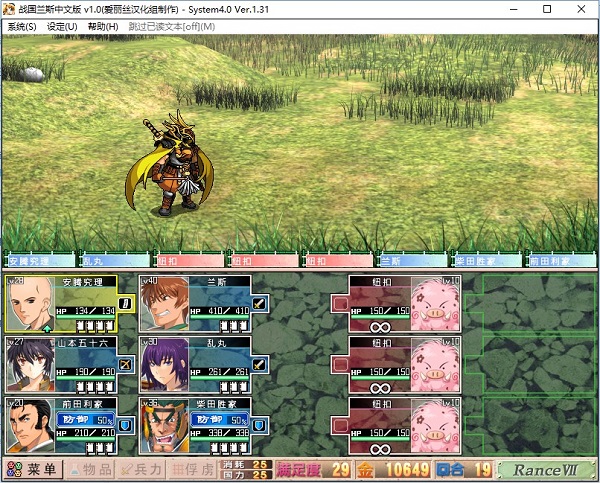Open the 系统(S) menu

click(x=21, y=26)
